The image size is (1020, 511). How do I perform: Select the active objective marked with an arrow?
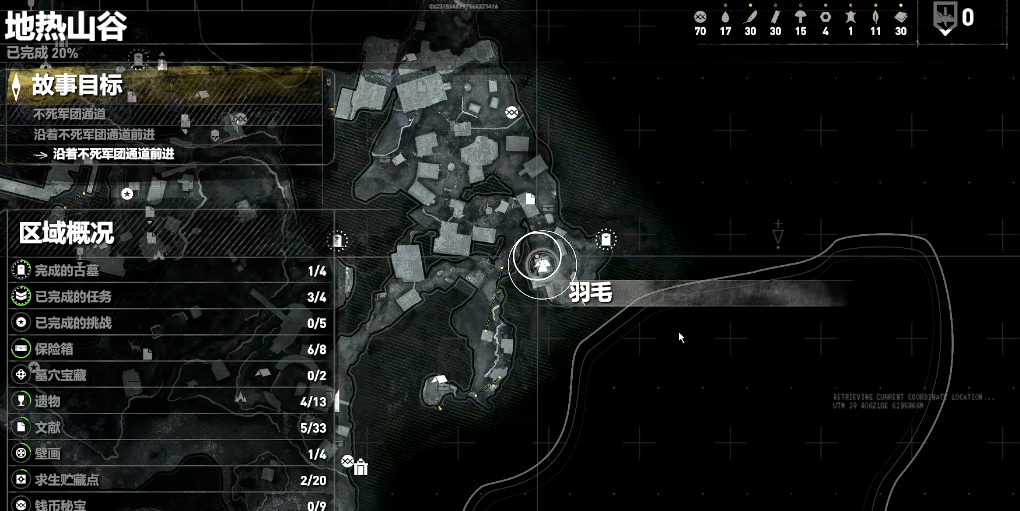(x=113, y=154)
